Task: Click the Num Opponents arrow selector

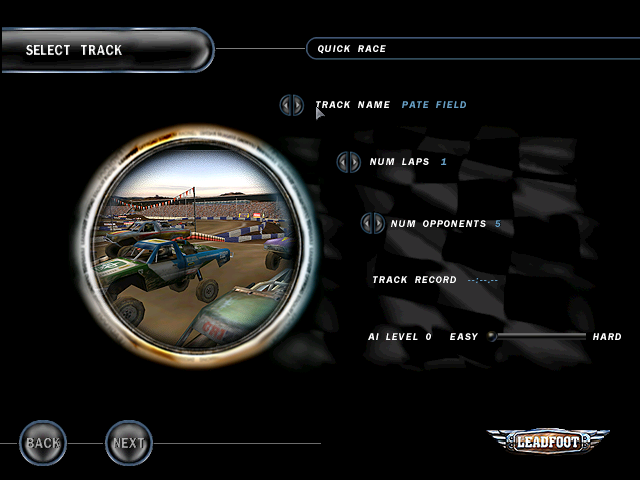Action: 372,224
